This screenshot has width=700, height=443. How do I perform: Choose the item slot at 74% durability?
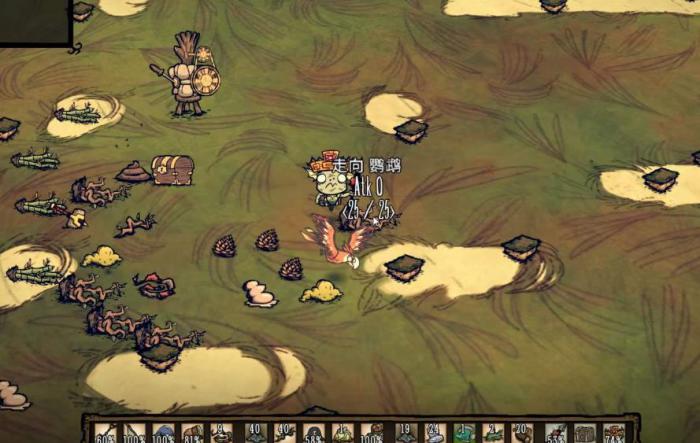pos(613,433)
